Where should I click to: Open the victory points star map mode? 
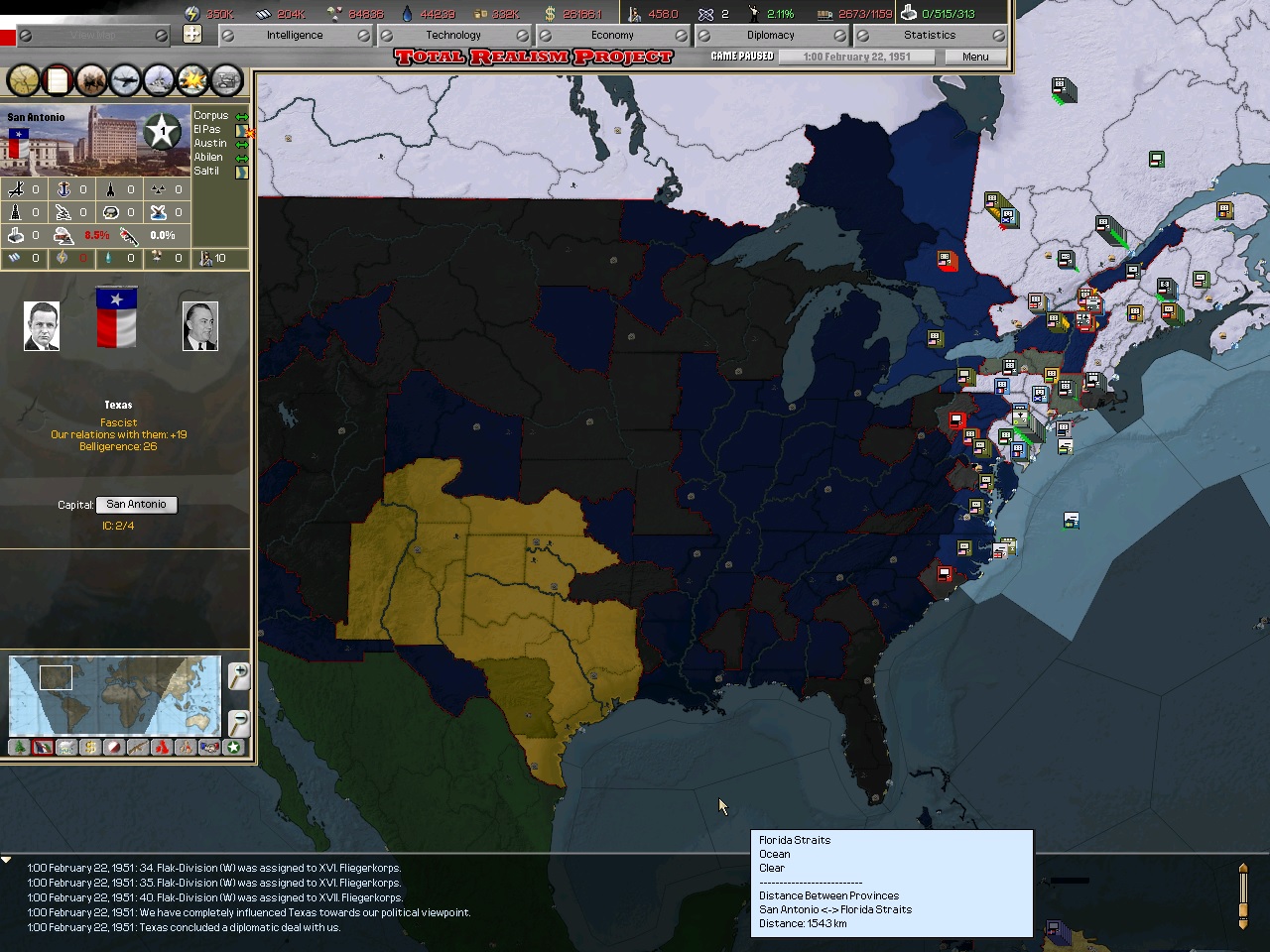(x=232, y=747)
